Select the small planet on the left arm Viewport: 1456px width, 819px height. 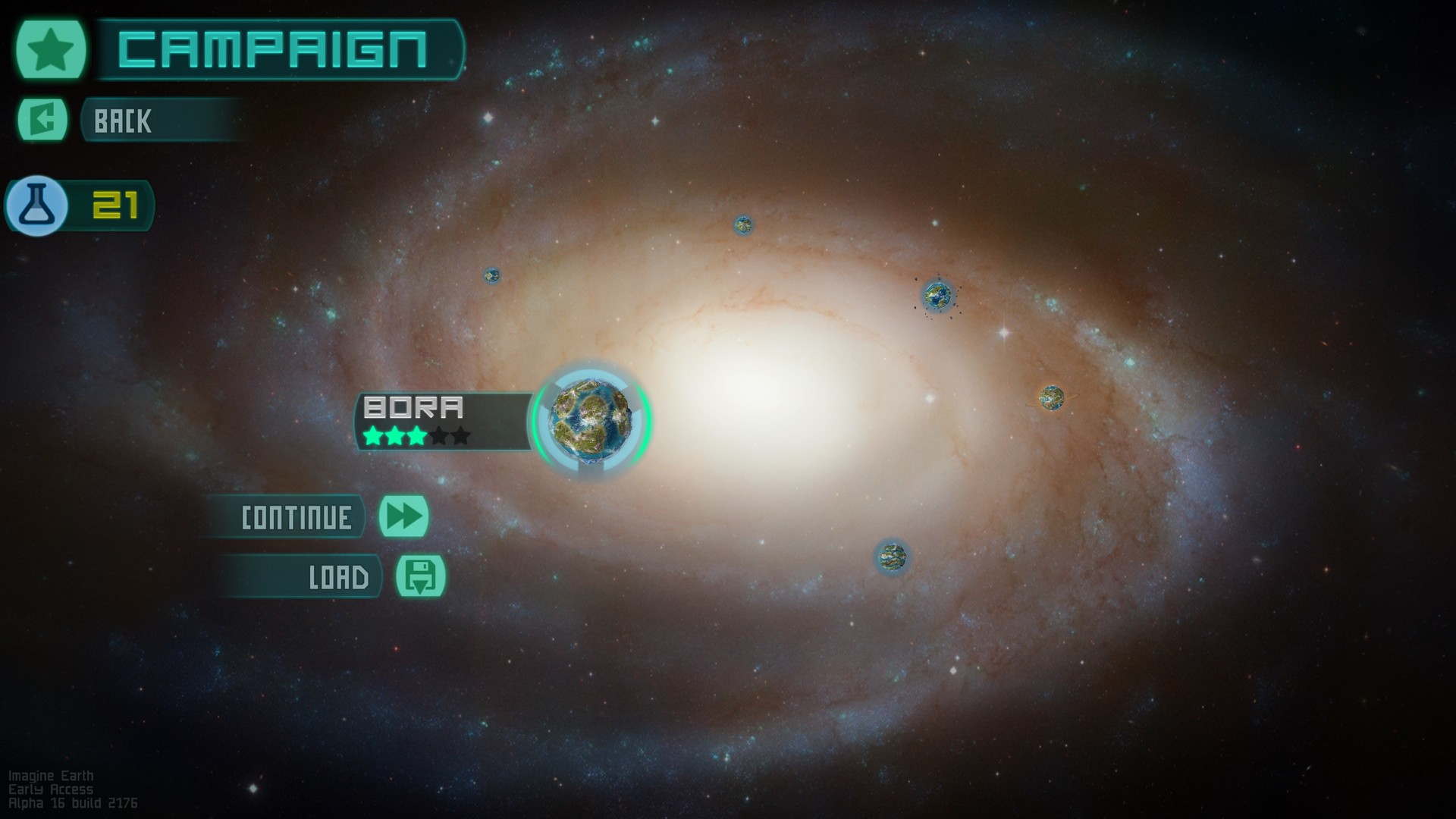[x=494, y=275]
